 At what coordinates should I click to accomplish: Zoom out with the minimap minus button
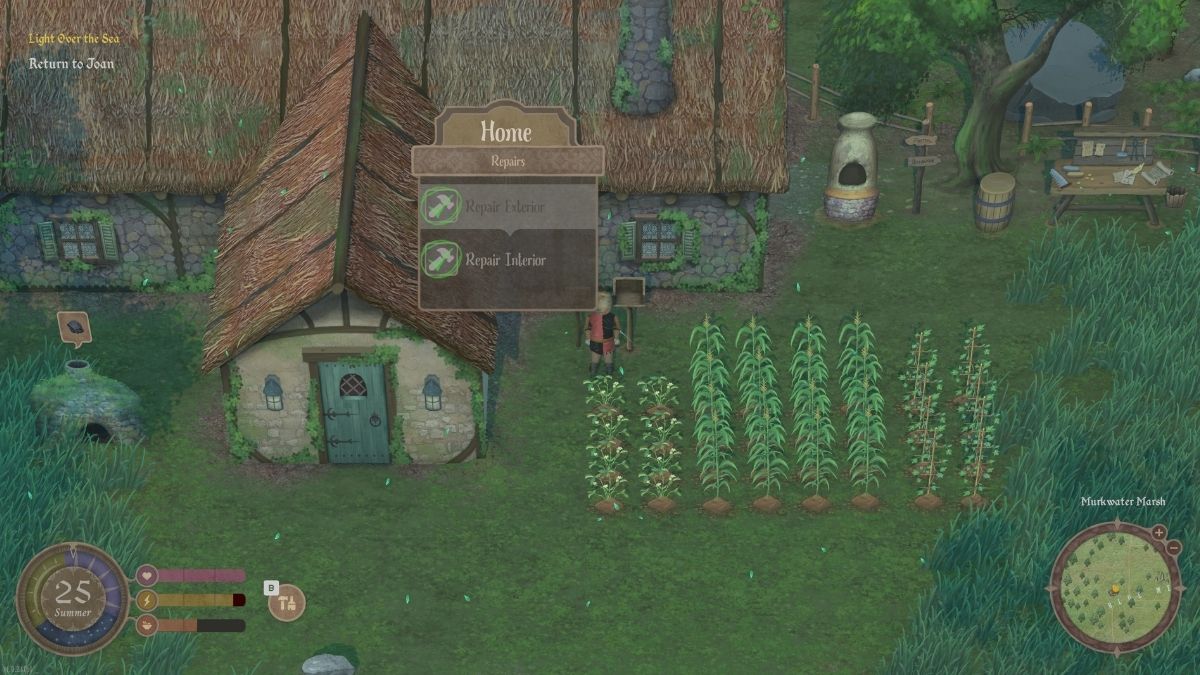pyautogui.click(x=1171, y=549)
